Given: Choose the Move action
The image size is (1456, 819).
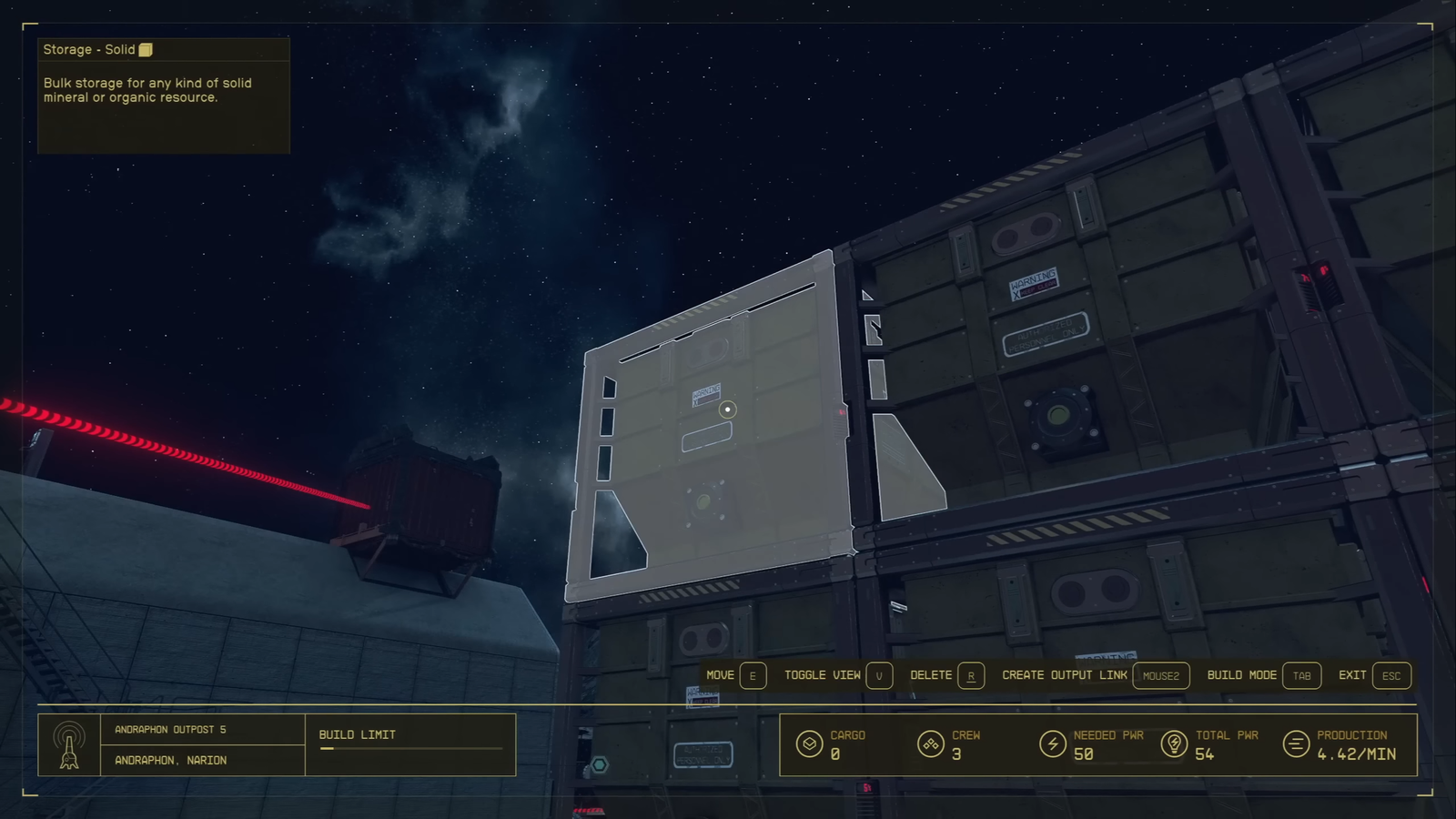Looking at the screenshot, I should 735,675.
